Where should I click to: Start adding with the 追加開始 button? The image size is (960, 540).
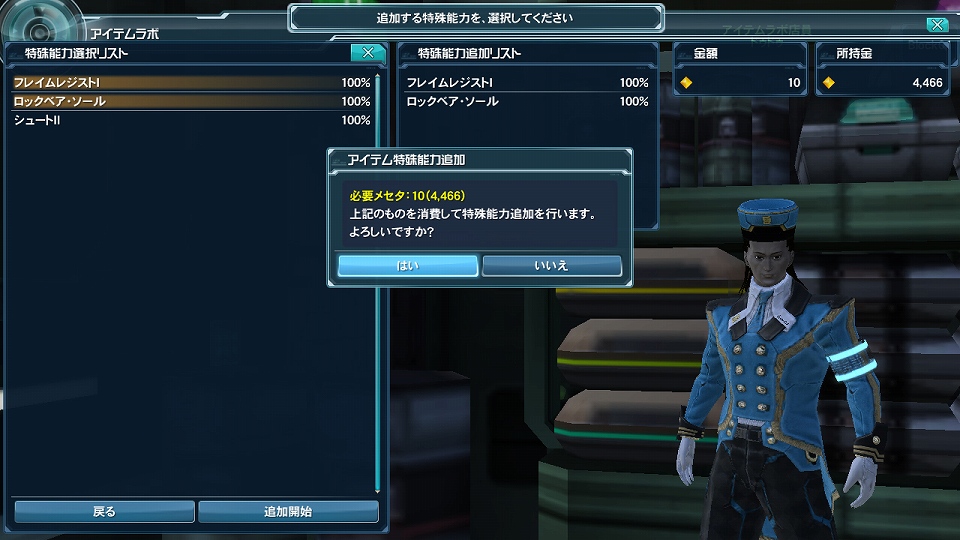(x=288, y=511)
